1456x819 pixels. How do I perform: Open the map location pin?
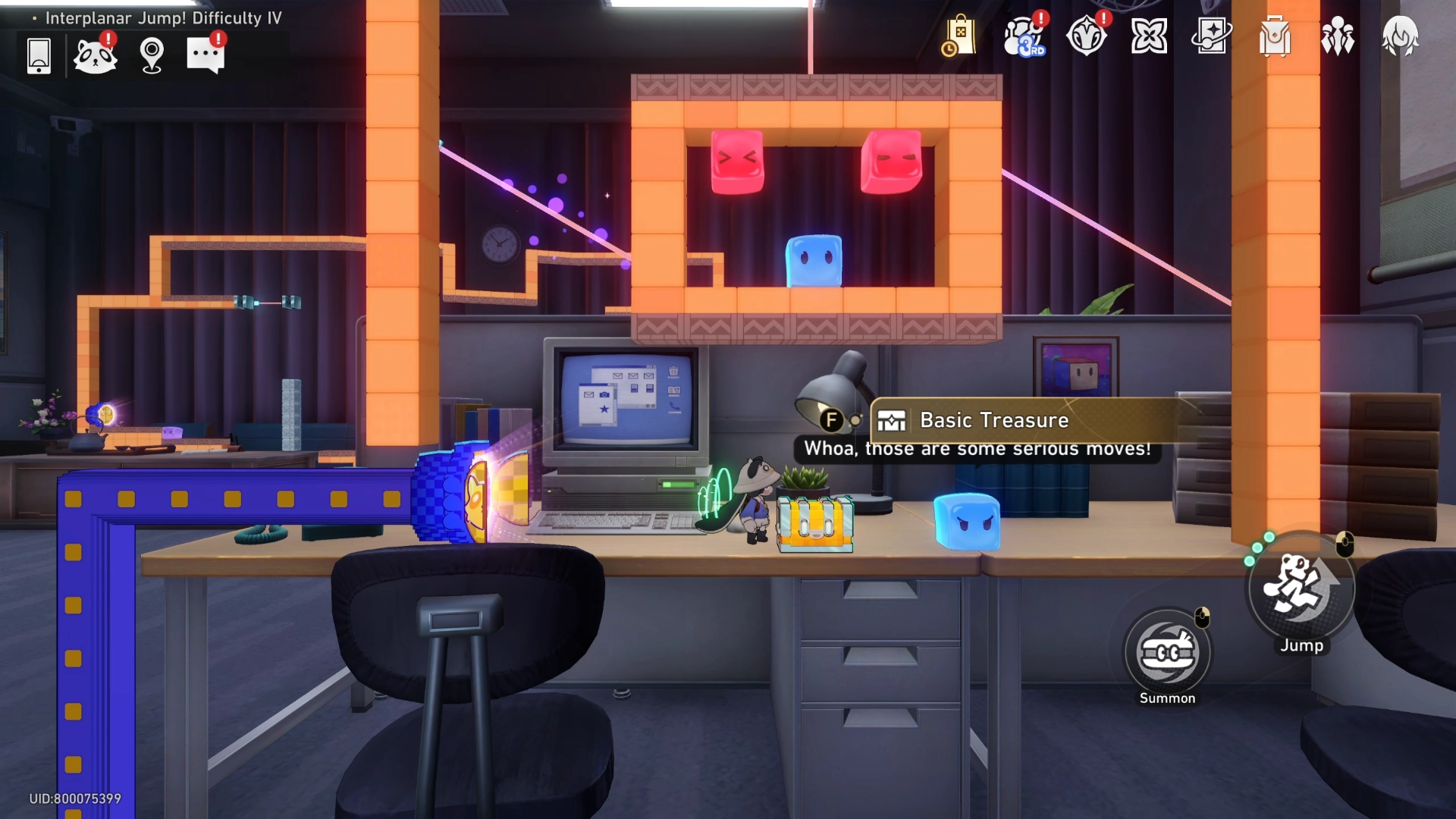[152, 55]
